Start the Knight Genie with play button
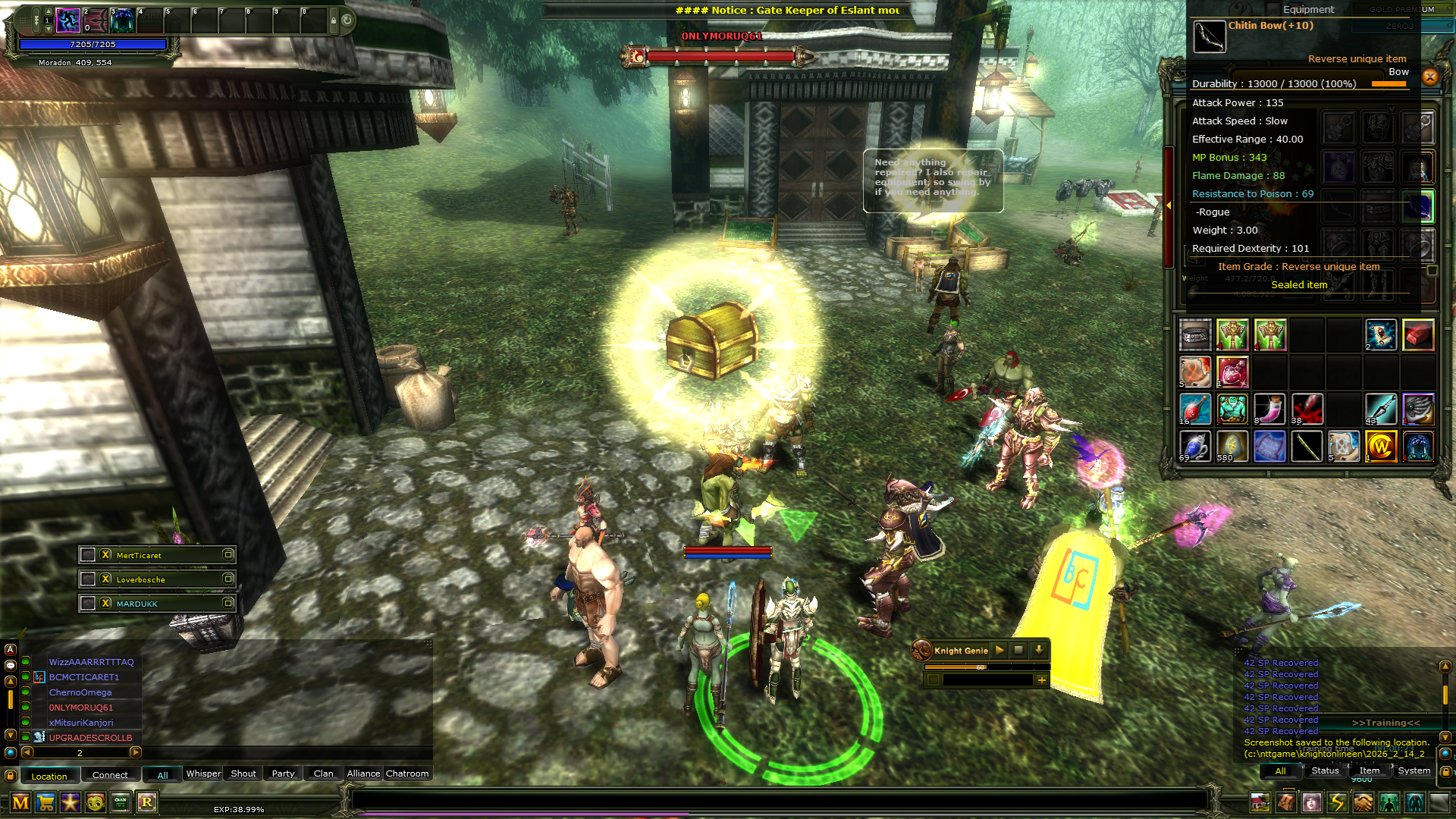The height and width of the screenshot is (819, 1456). [x=999, y=650]
